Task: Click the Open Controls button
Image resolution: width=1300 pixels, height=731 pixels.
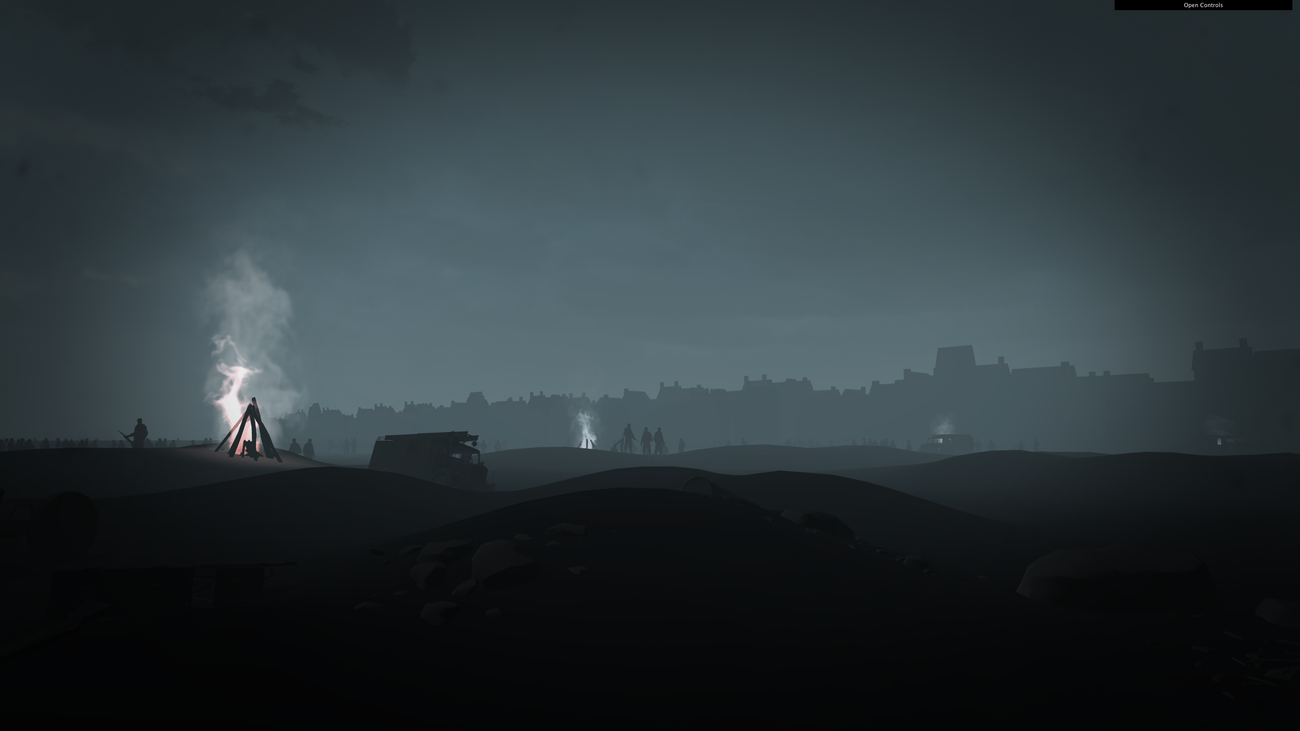Action: pyautogui.click(x=1203, y=4)
